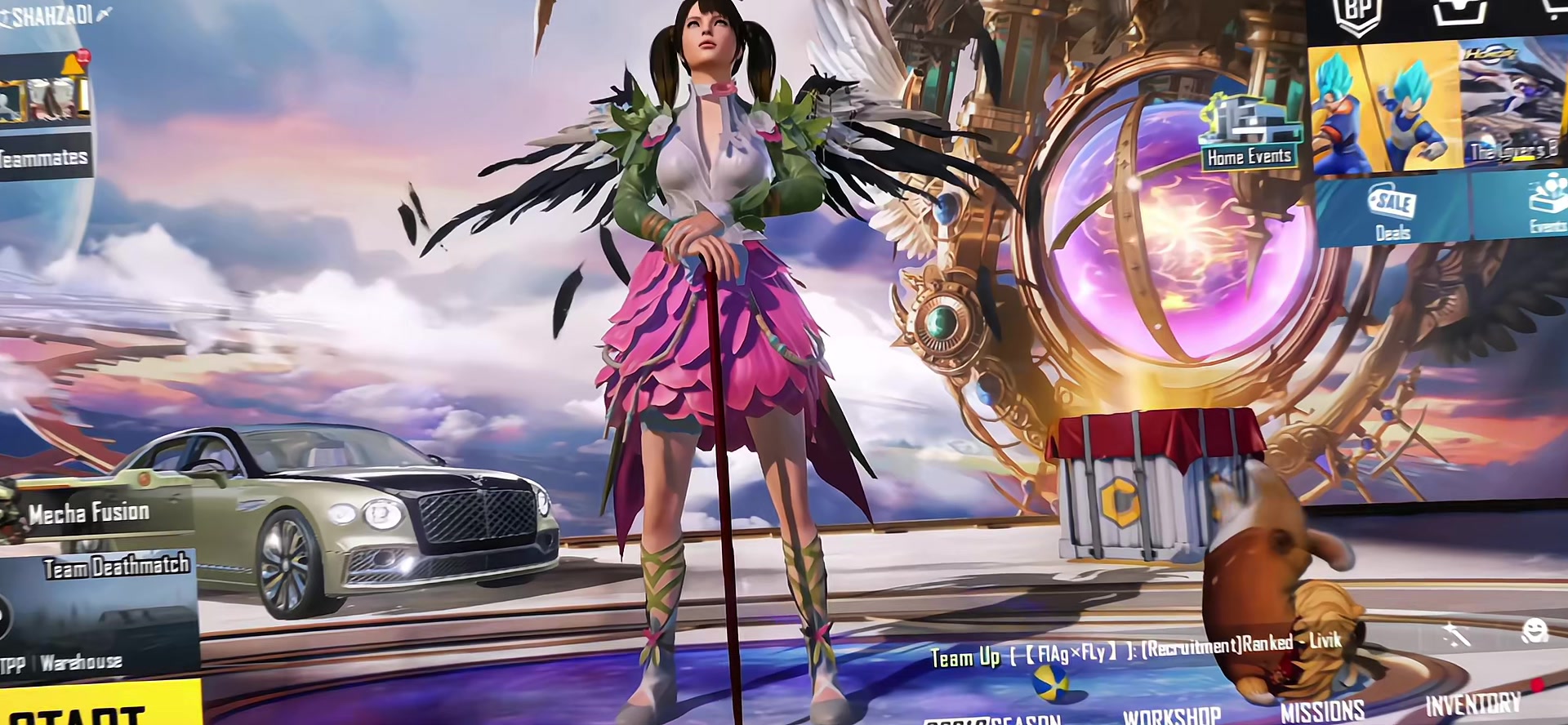Open the WORKSHOP menu
The image size is (1568, 725).
coord(1171,716)
